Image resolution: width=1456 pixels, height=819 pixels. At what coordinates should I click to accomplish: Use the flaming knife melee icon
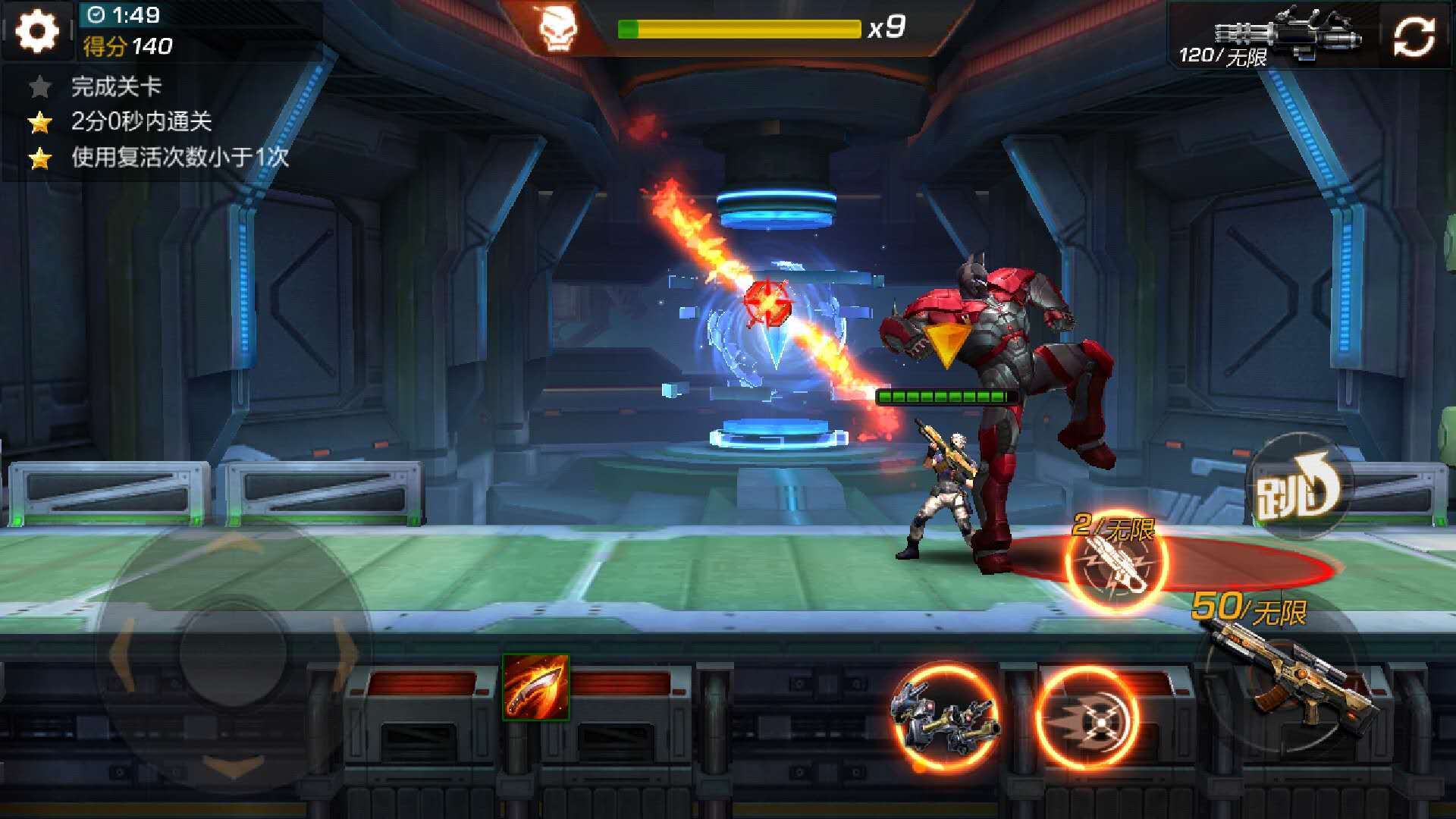click(535, 687)
